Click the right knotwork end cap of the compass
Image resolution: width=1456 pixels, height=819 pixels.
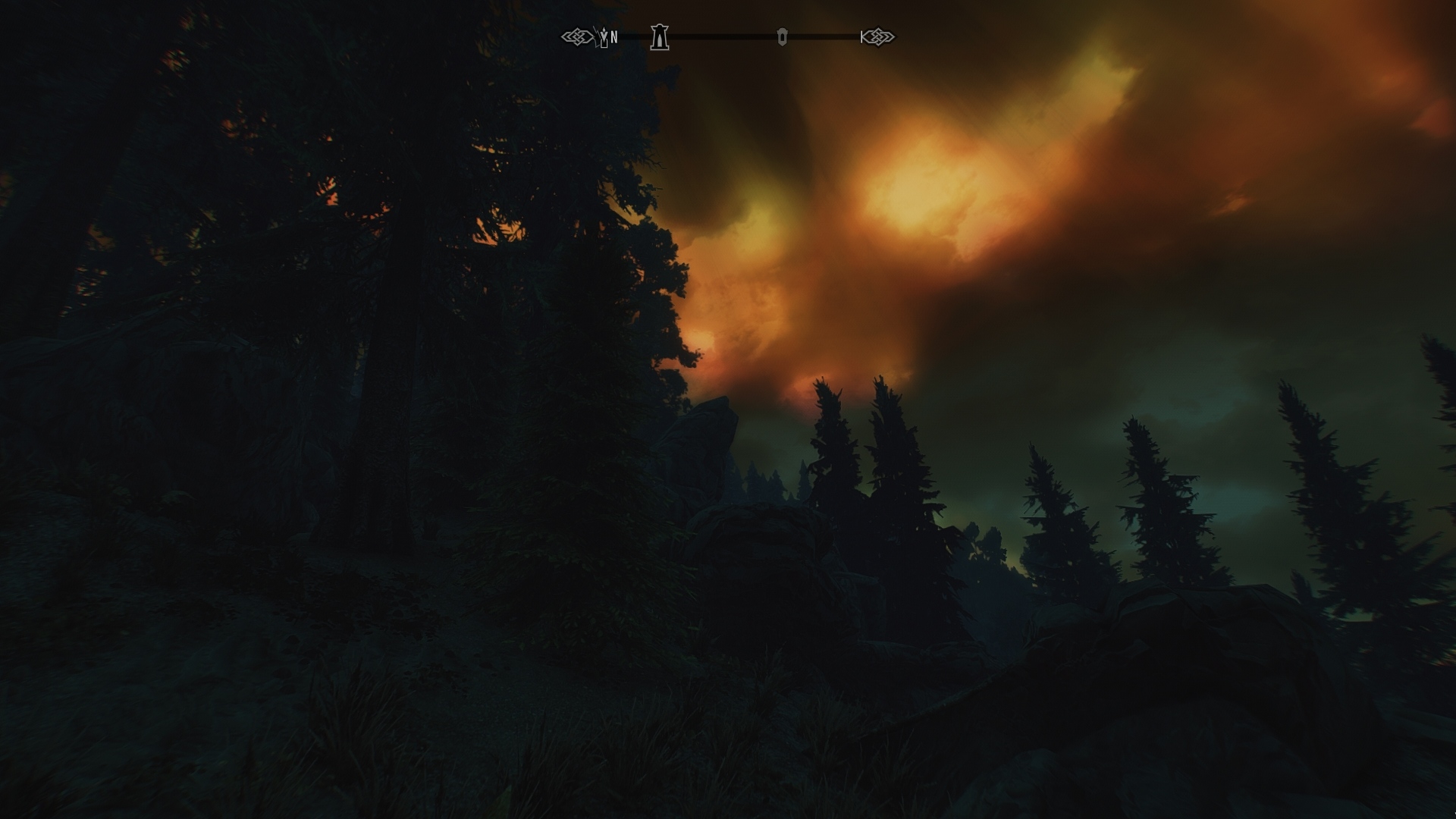click(880, 36)
